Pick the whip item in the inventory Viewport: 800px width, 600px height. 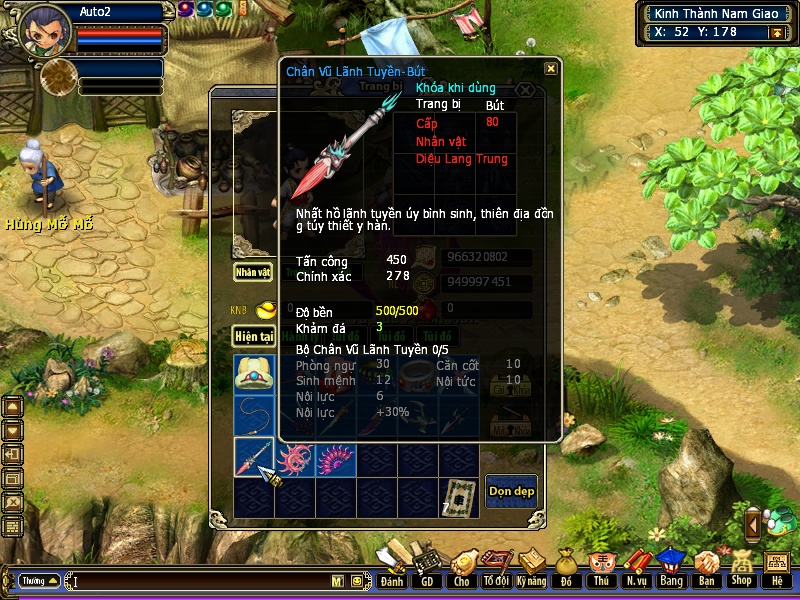coord(254,416)
